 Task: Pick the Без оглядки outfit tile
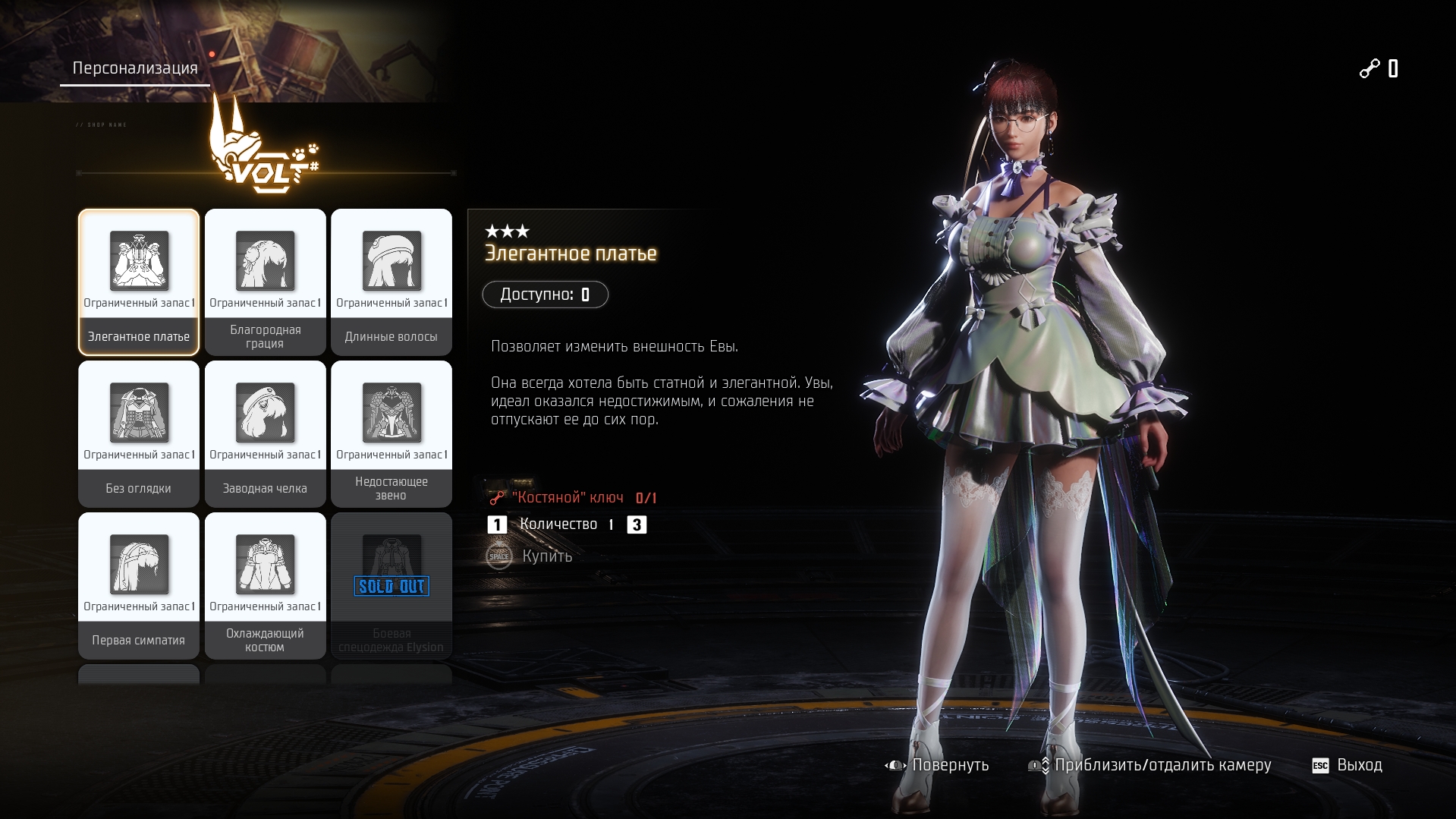click(x=139, y=433)
